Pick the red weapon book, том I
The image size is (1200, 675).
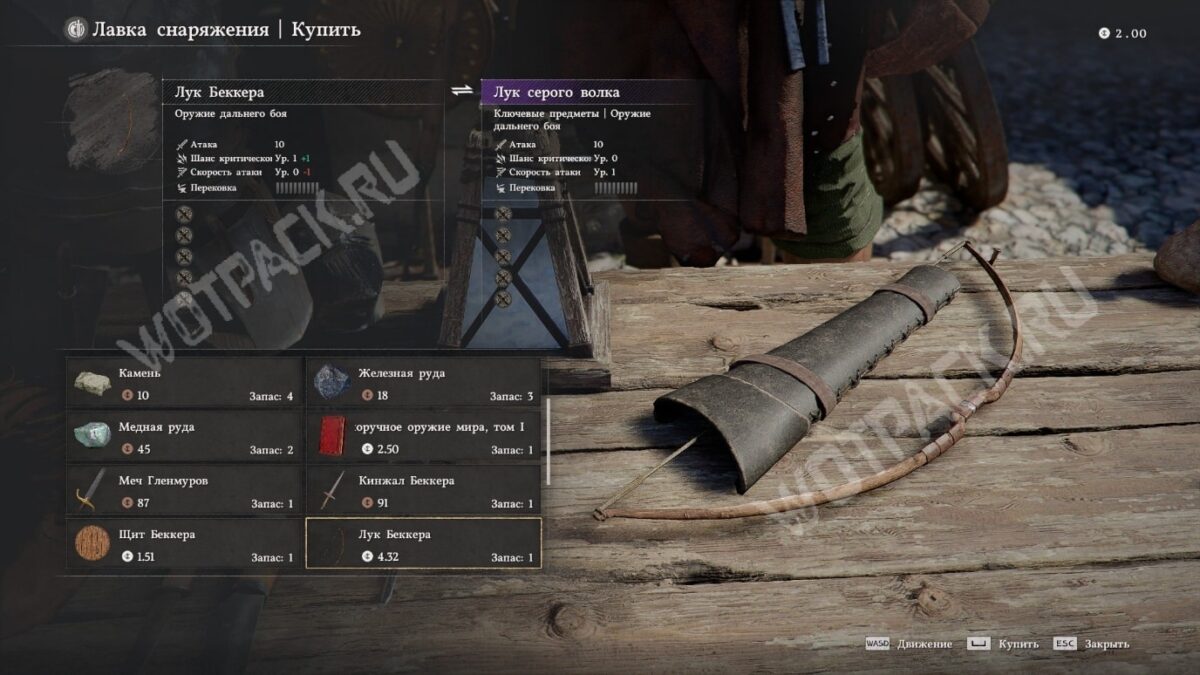coord(423,437)
